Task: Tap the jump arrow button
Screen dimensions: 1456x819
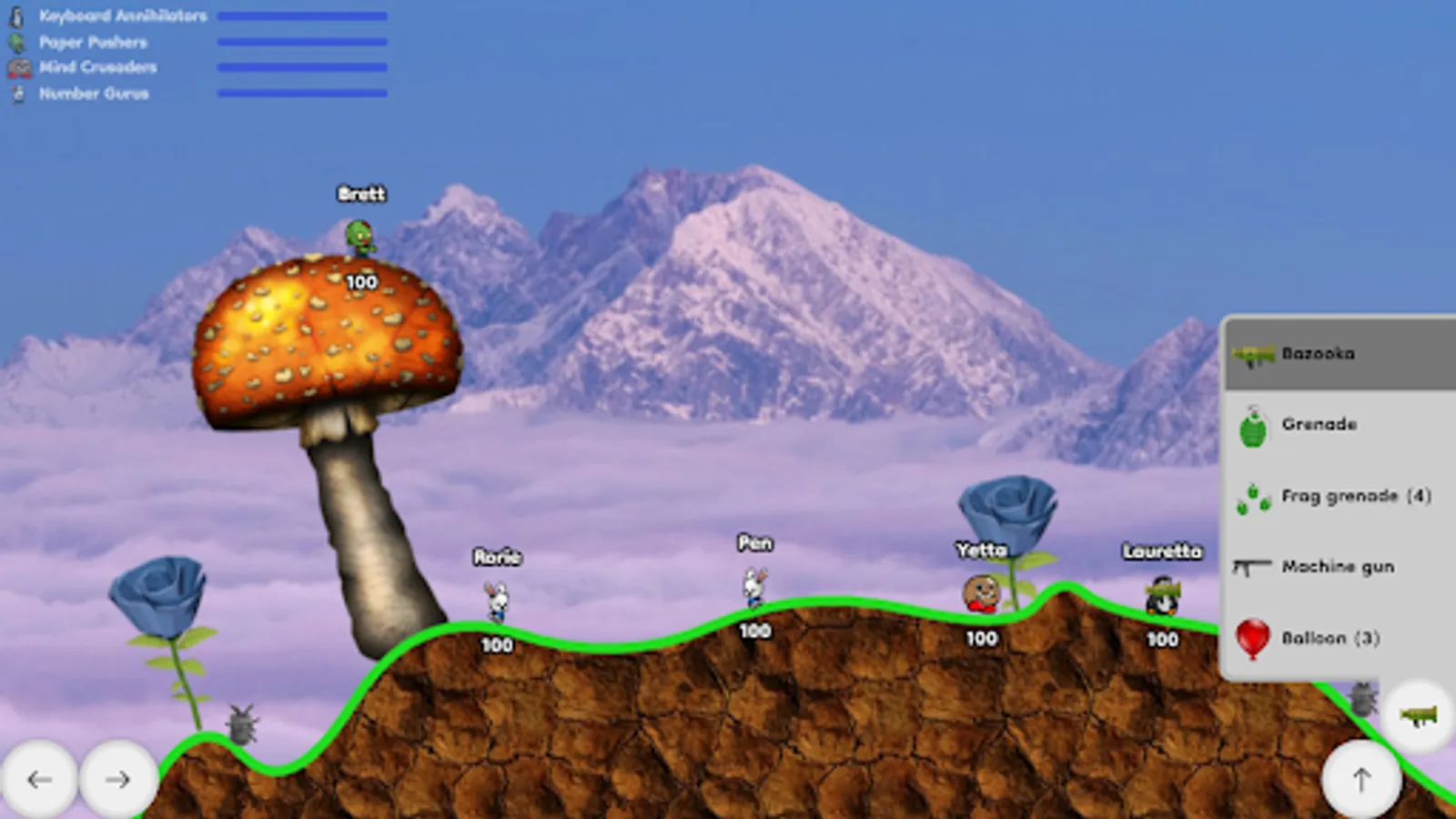Action: point(1361,779)
